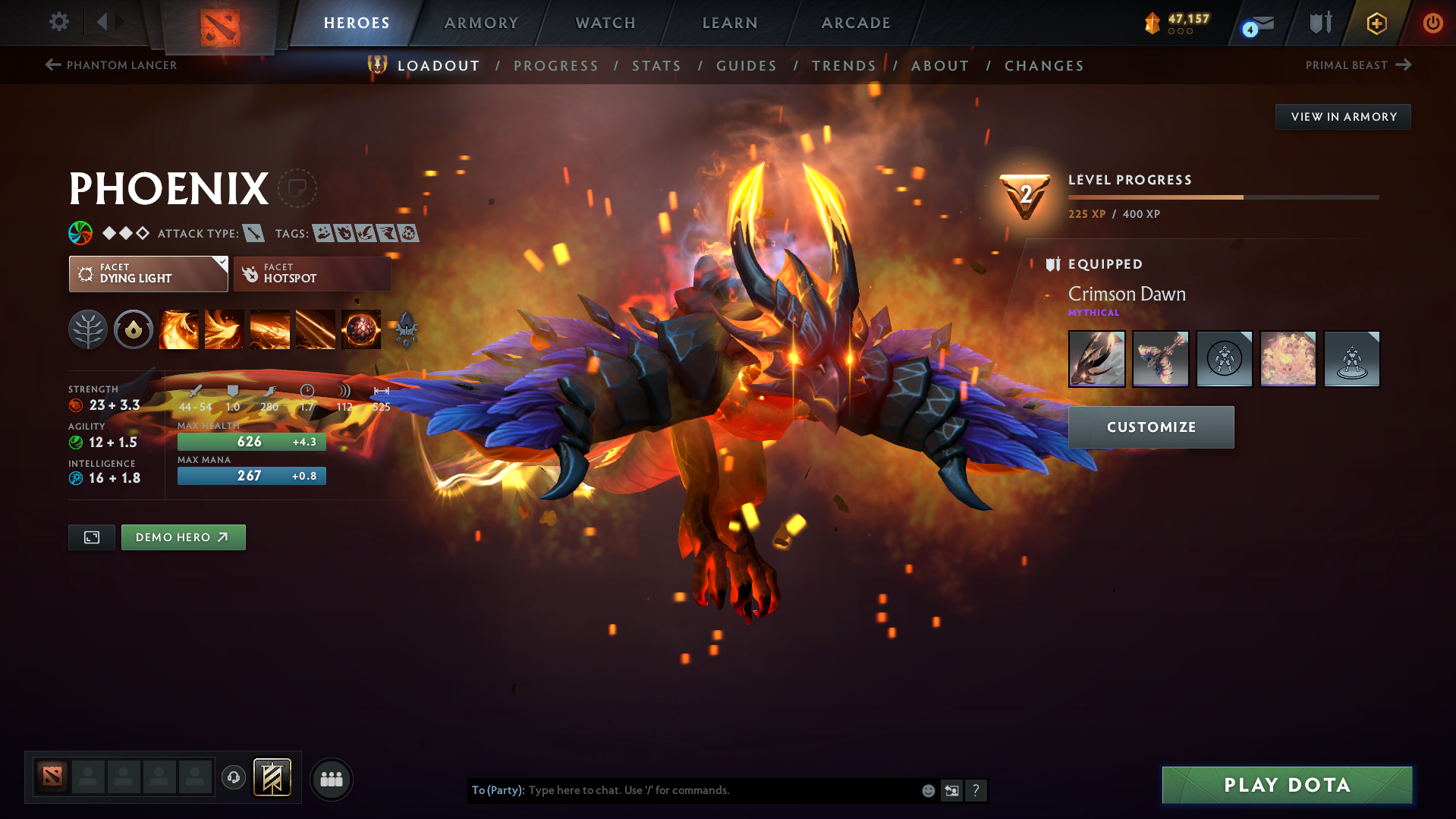Image resolution: width=1456 pixels, height=819 pixels.
Task: Select the Icarus Dive ability icon
Action: 179,329
